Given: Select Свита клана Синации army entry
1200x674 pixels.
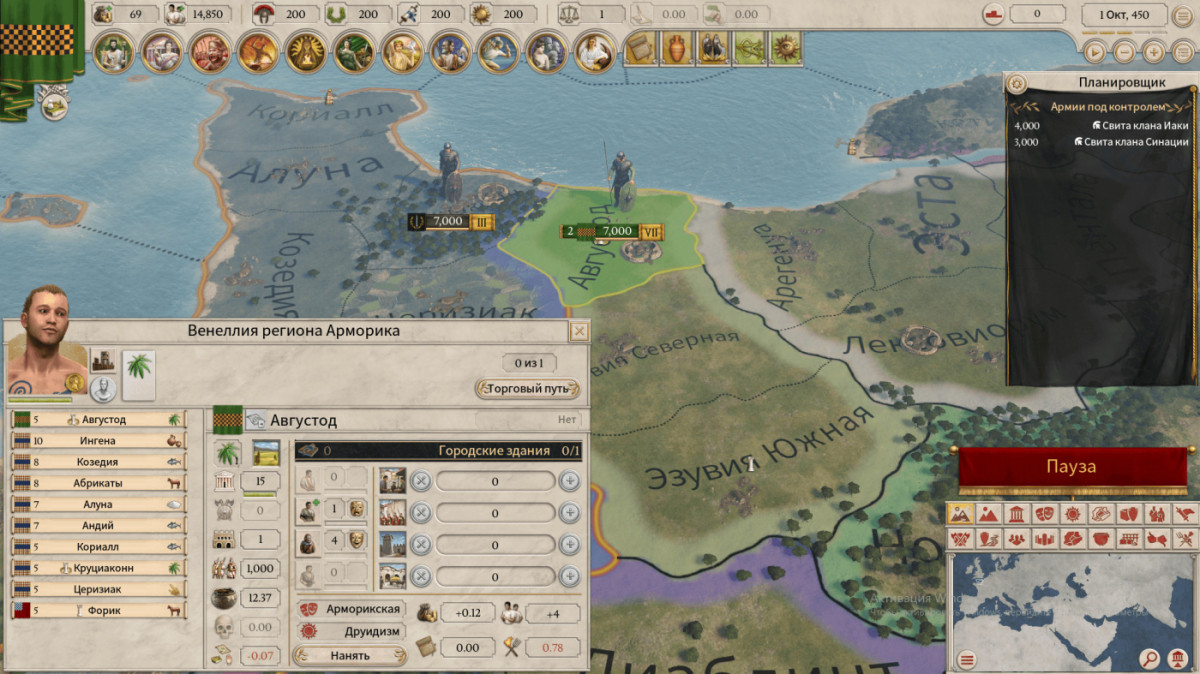Looking at the screenshot, I should [1100, 142].
